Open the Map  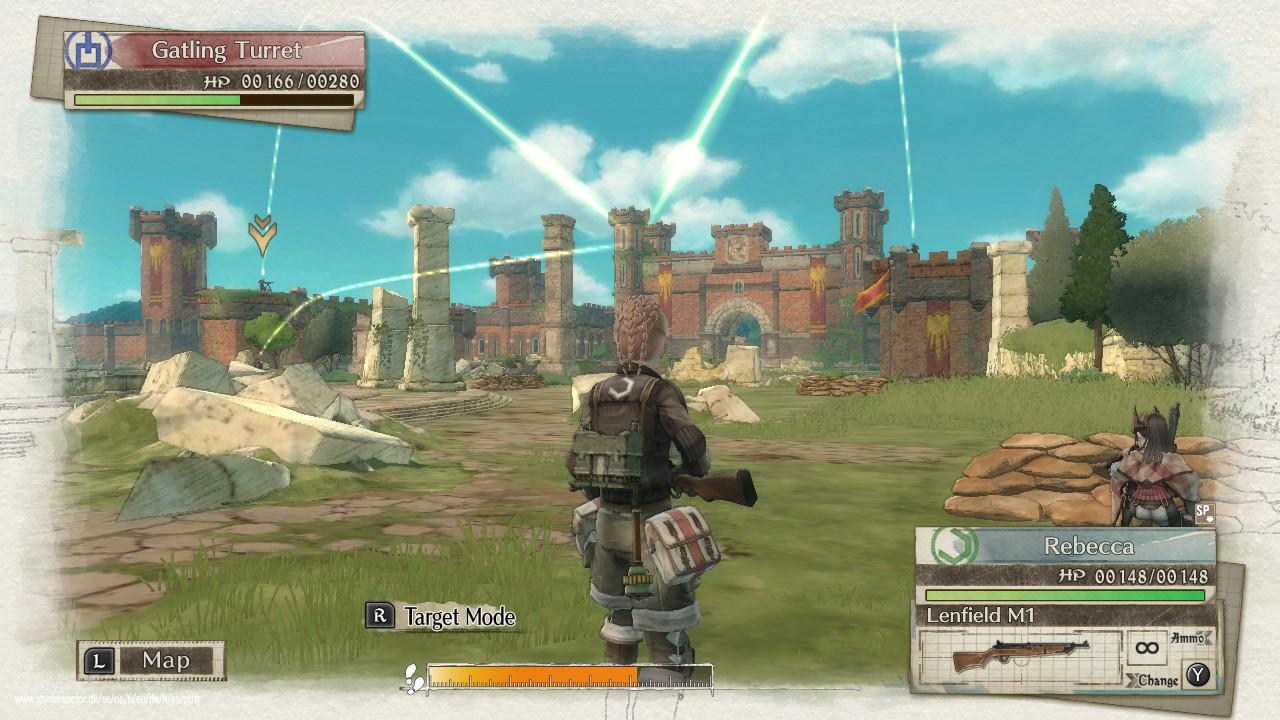[x=151, y=660]
